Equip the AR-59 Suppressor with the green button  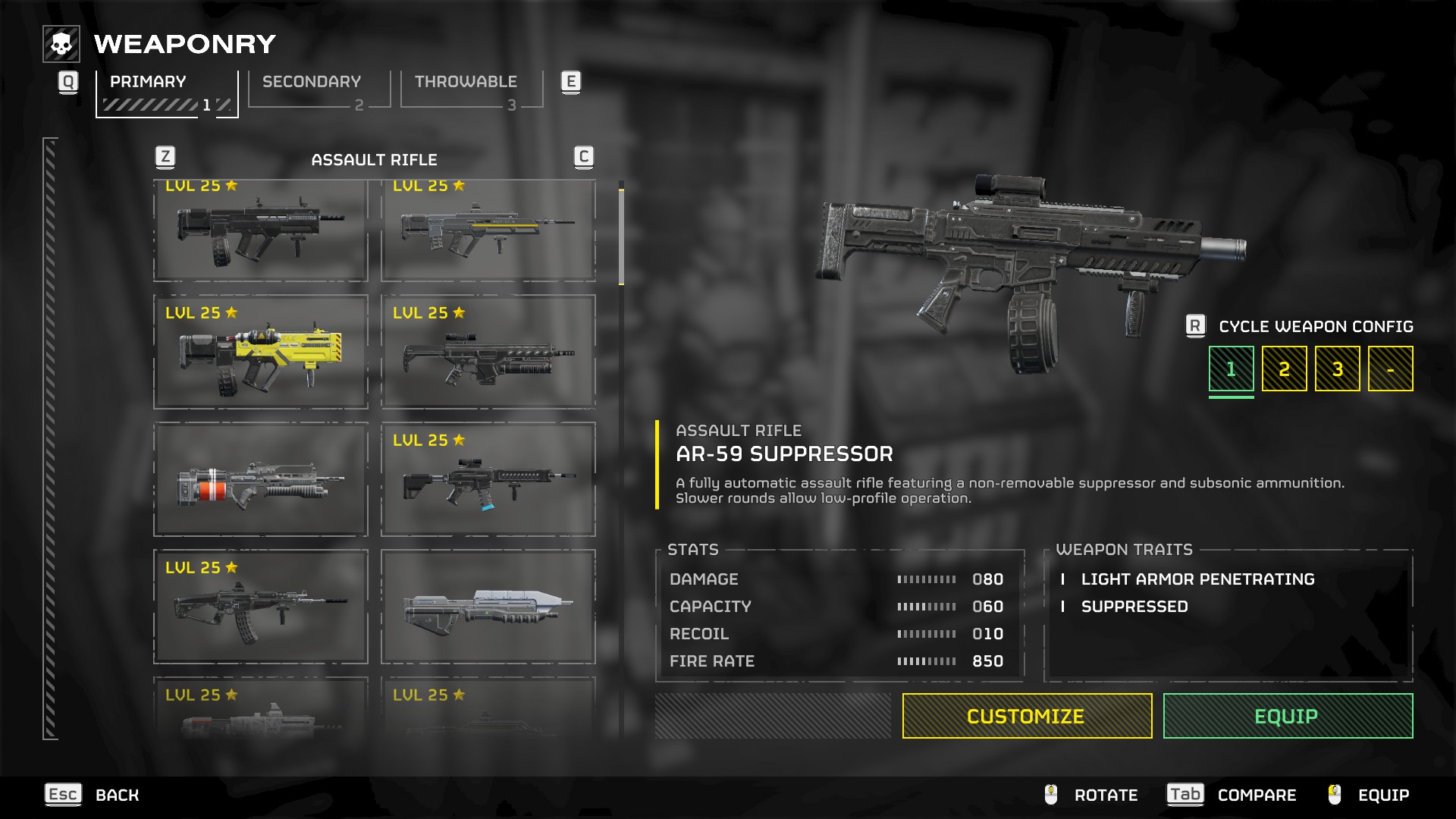tap(1288, 716)
